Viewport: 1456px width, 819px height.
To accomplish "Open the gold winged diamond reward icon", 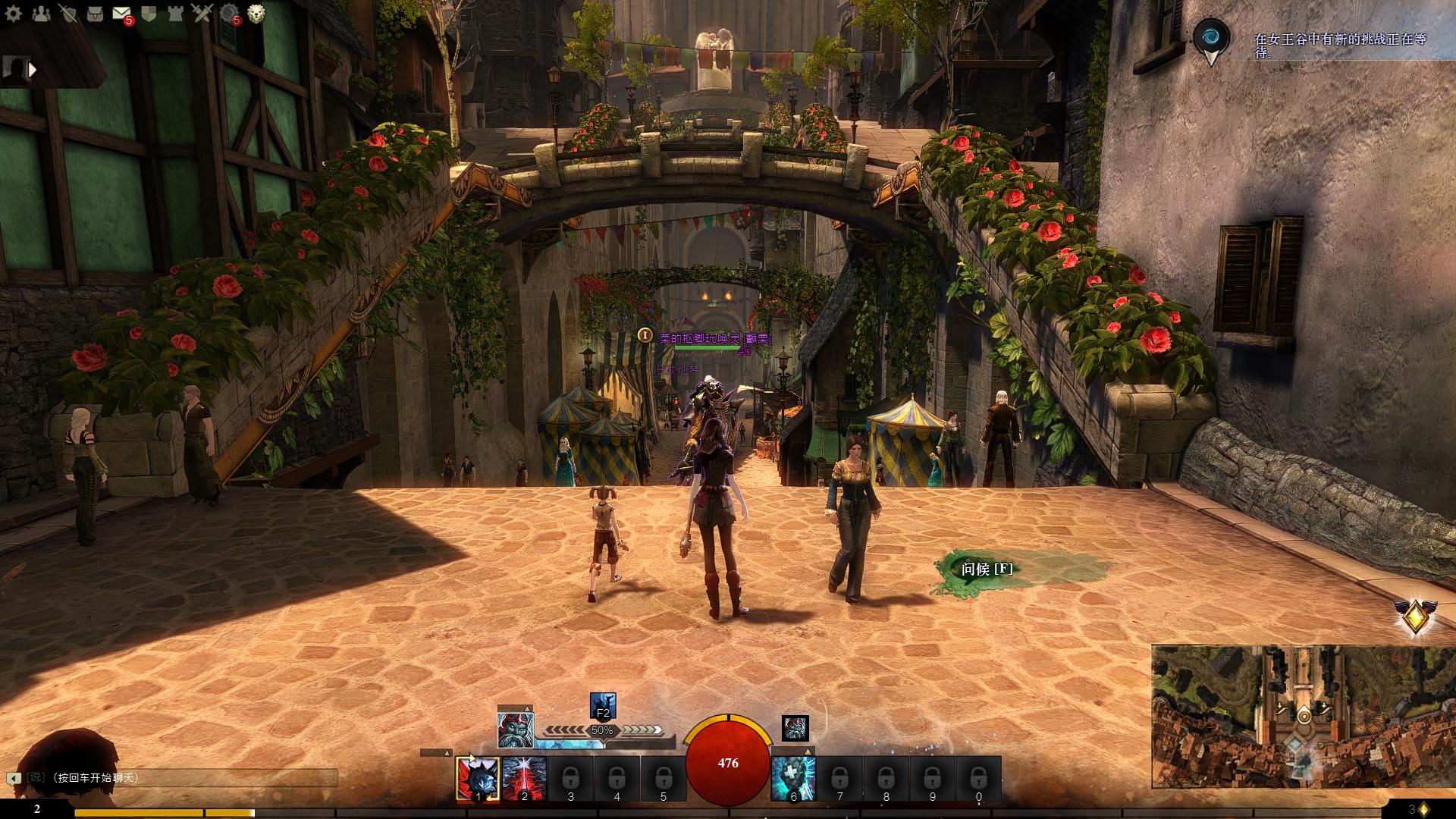I will (x=1415, y=617).
